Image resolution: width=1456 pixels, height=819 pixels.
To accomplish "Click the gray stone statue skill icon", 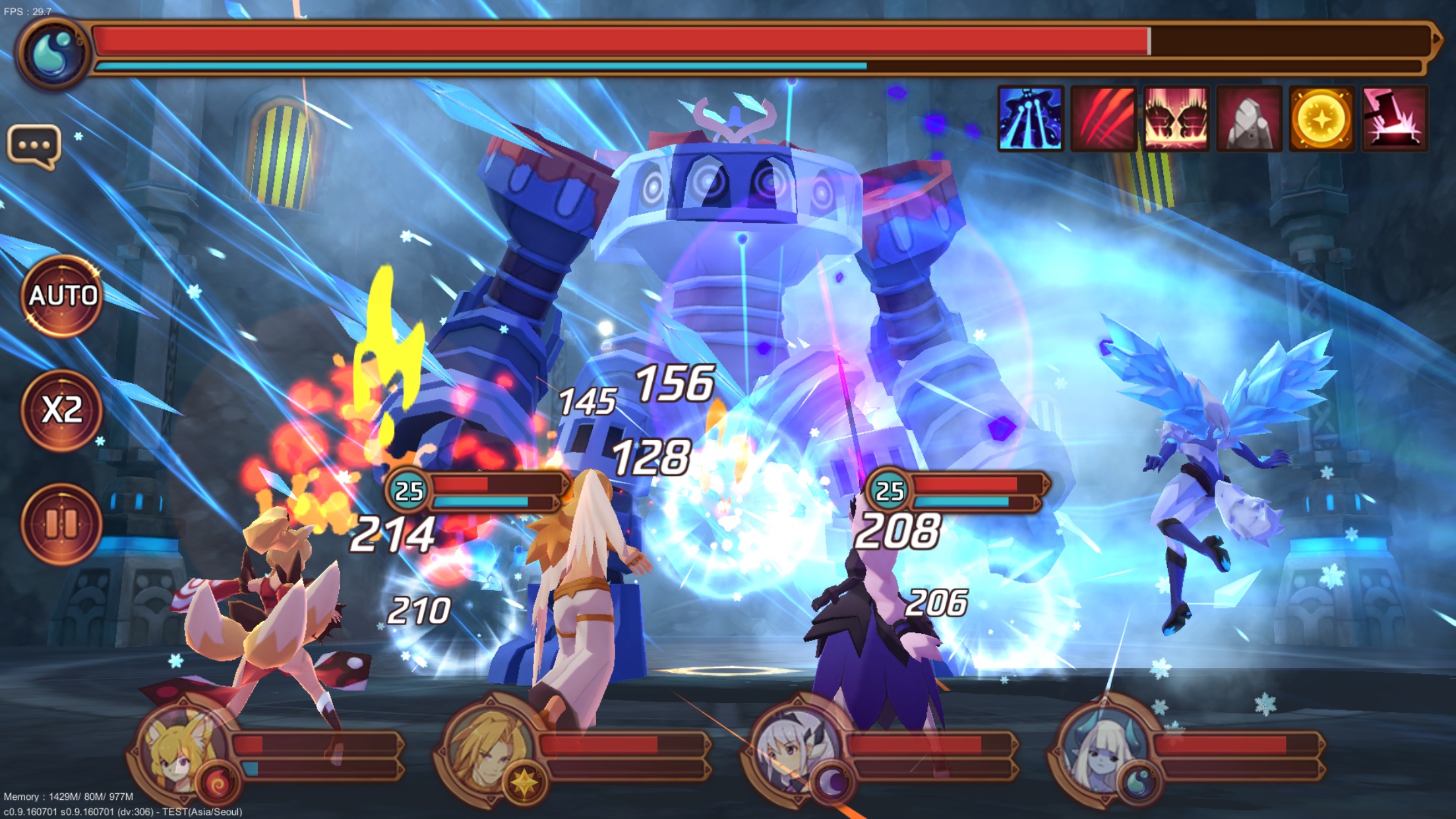I will point(1249,119).
